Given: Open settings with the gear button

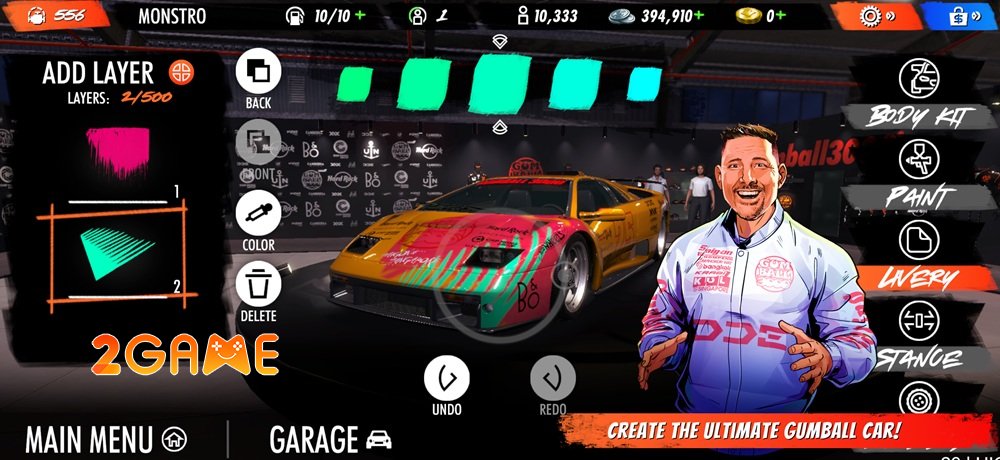Looking at the screenshot, I should pyautogui.click(x=859, y=16).
